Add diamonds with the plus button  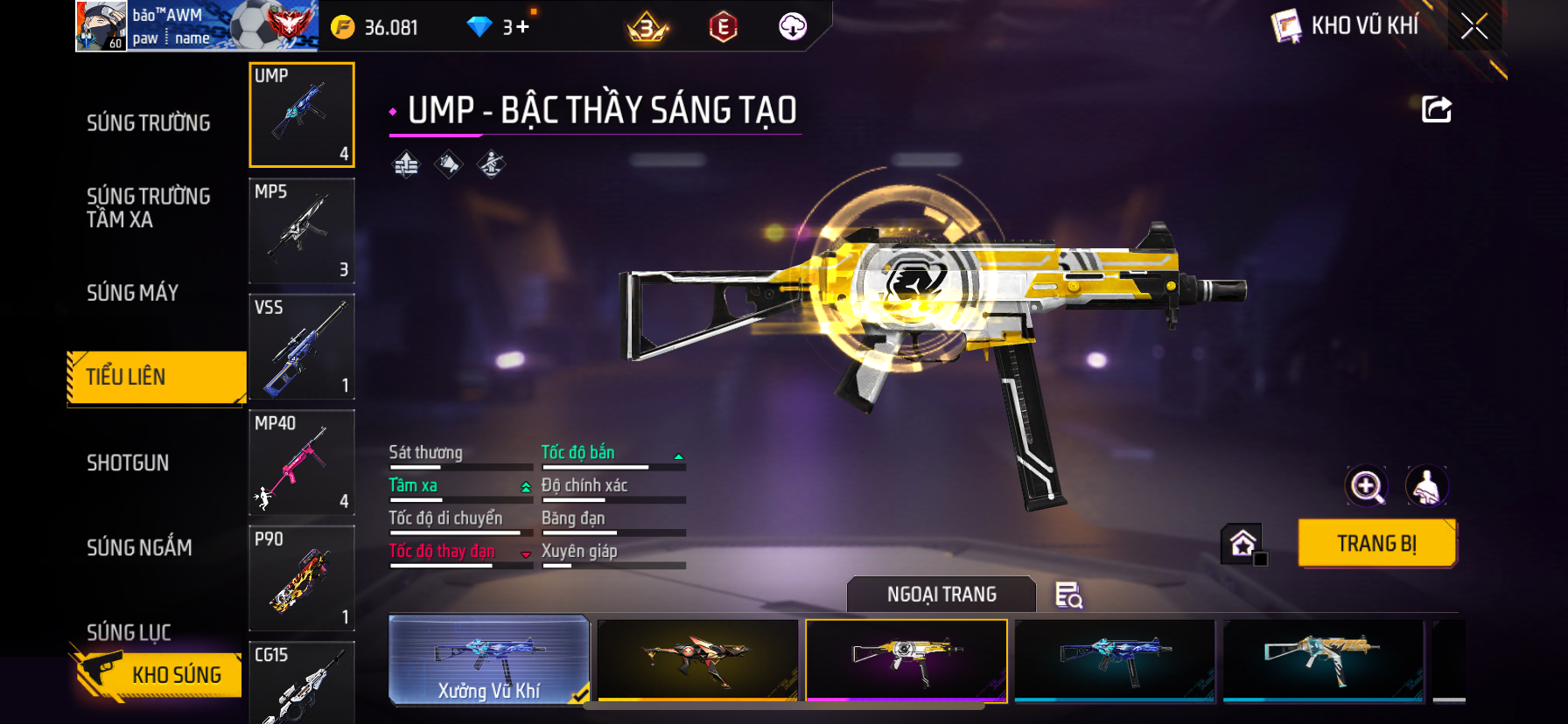tap(523, 27)
